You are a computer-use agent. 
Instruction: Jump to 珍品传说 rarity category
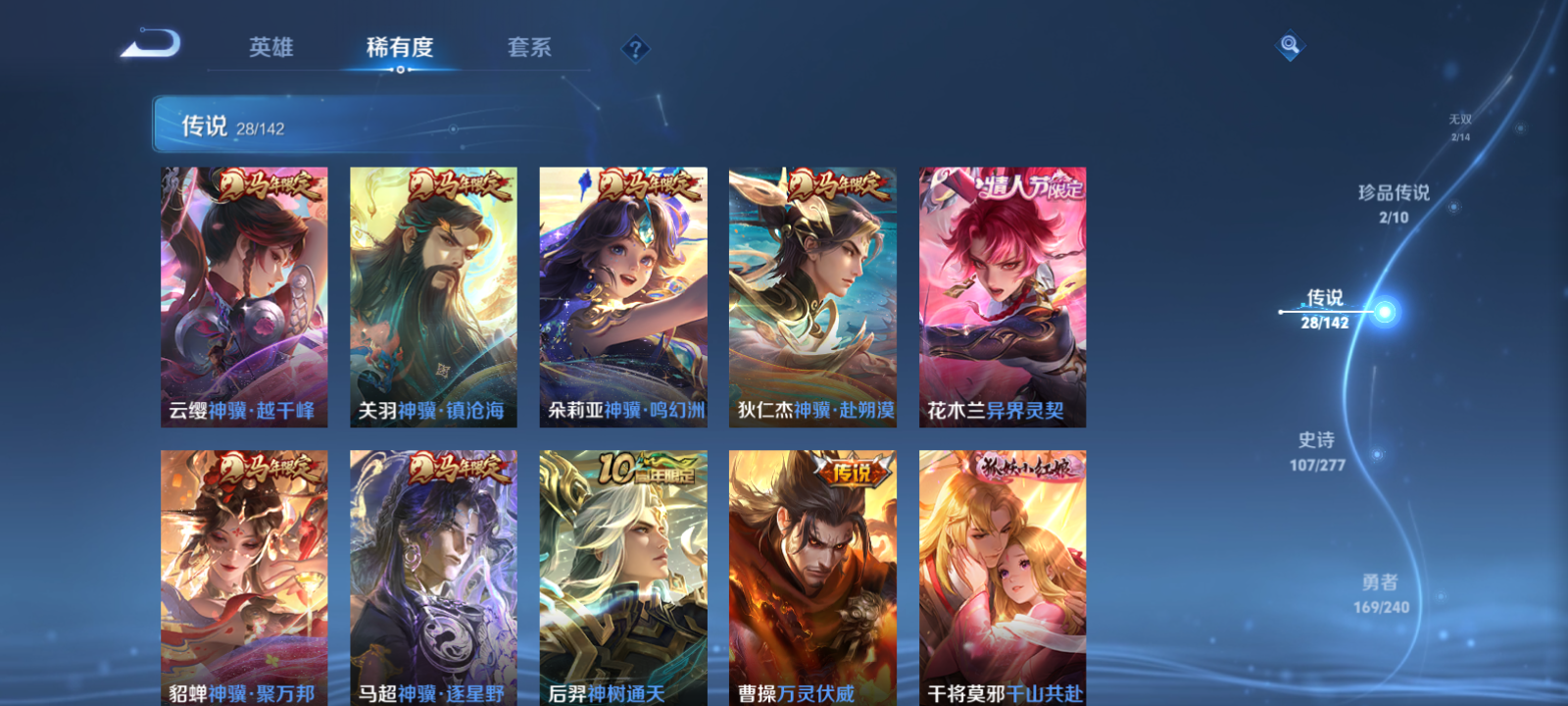[x=1396, y=203]
